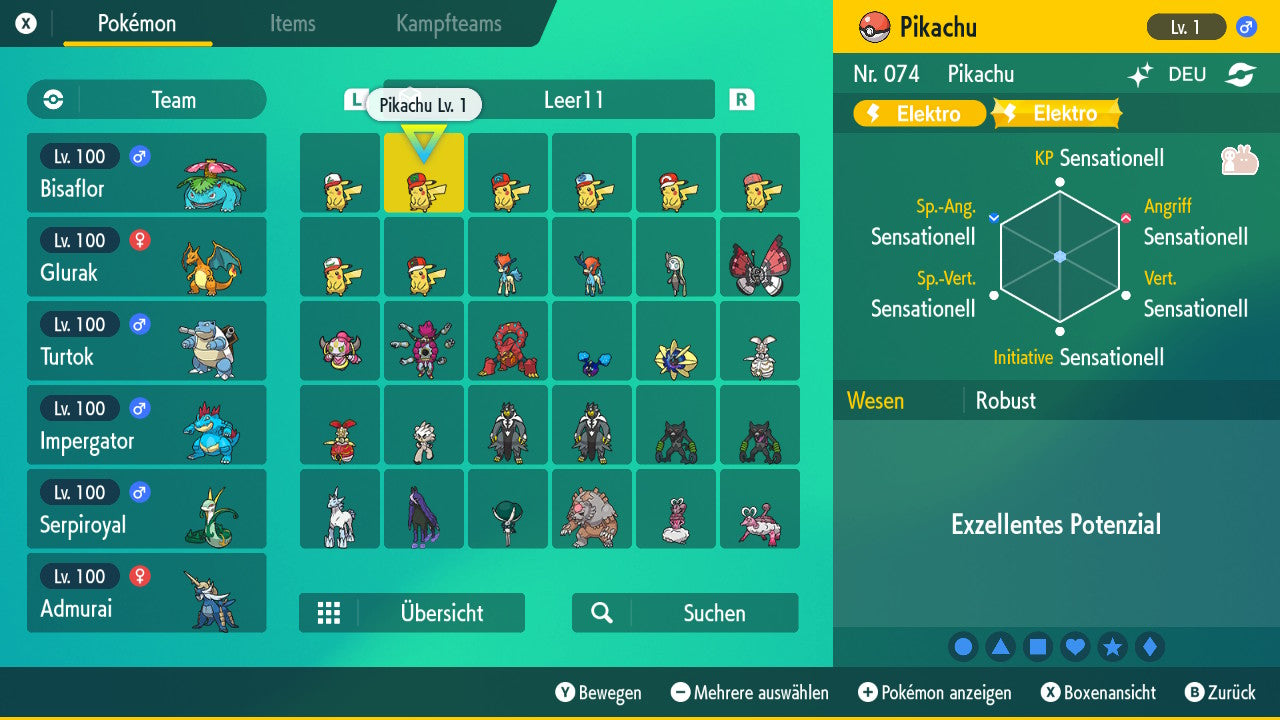Toggle the star marking for Pikachu
This screenshot has width=1280, height=720.
click(x=1112, y=646)
